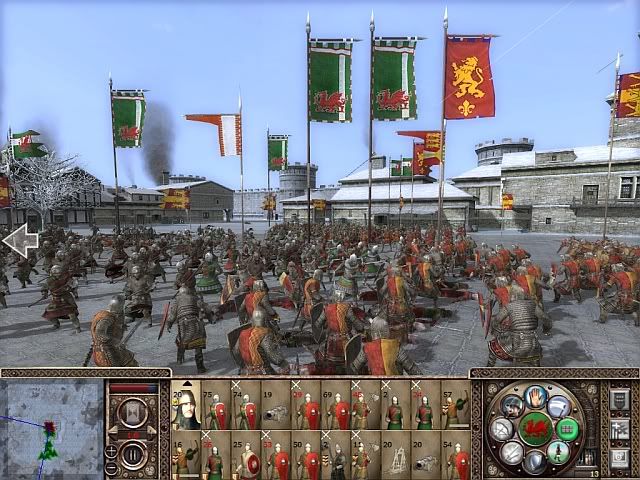Click the helmeted general ability icon

(512, 405)
